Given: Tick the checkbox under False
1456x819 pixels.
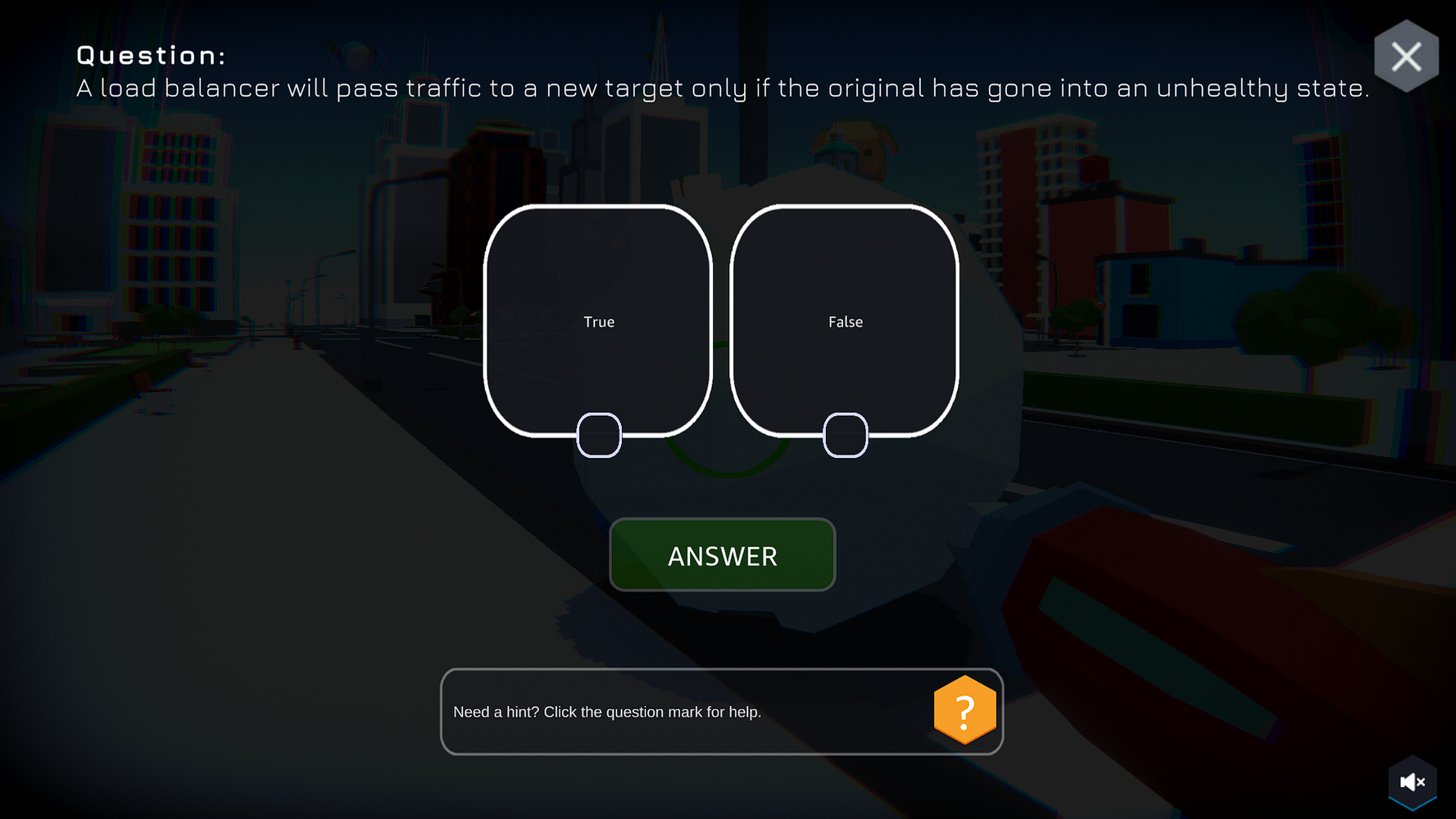Looking at the screenshot, I should click(845, 435).
